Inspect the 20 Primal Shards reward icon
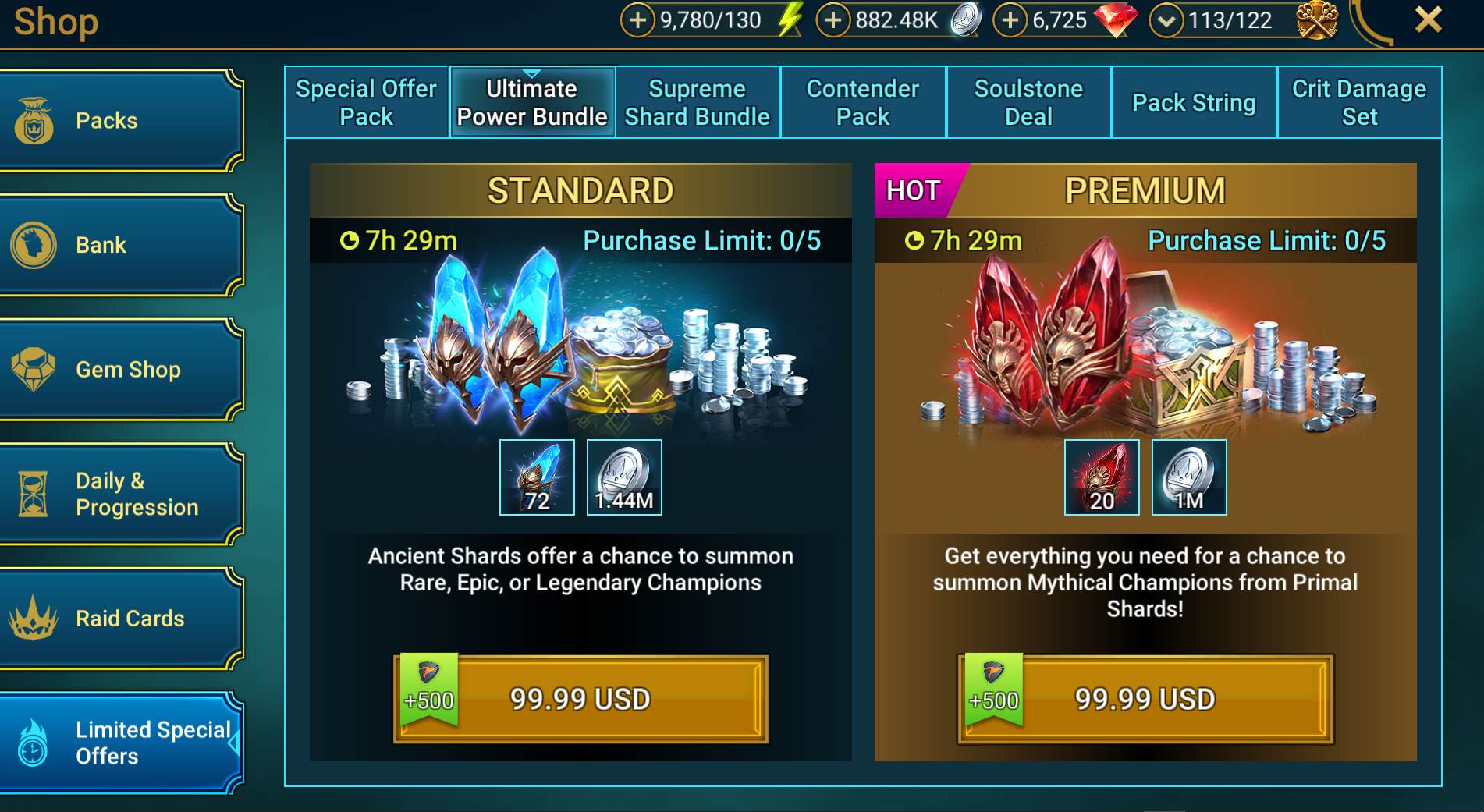1484x812 pixels. pos(1102,477)
